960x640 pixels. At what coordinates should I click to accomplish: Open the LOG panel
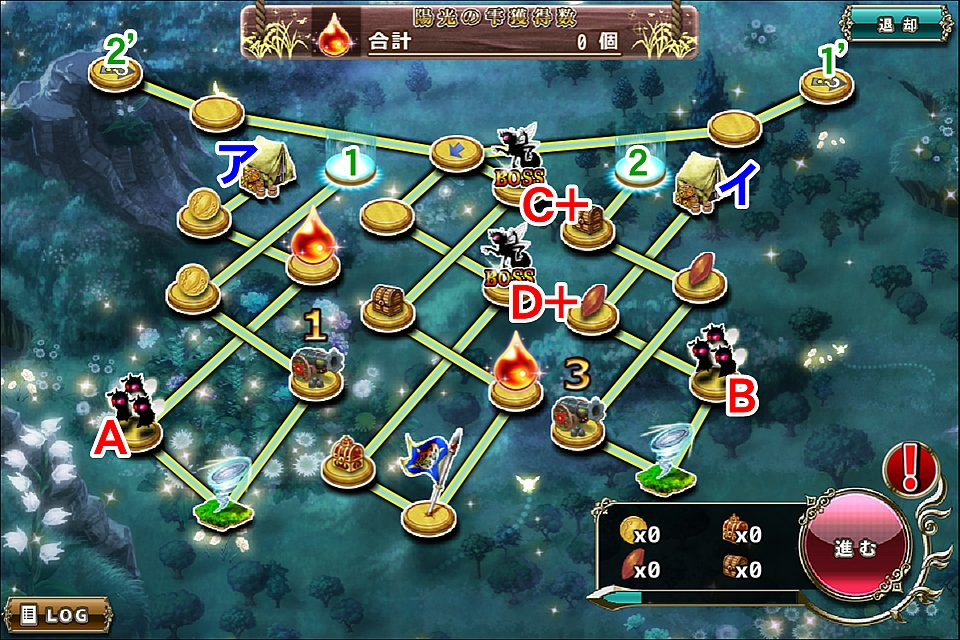pyautogui.click(x=54, y=612)
